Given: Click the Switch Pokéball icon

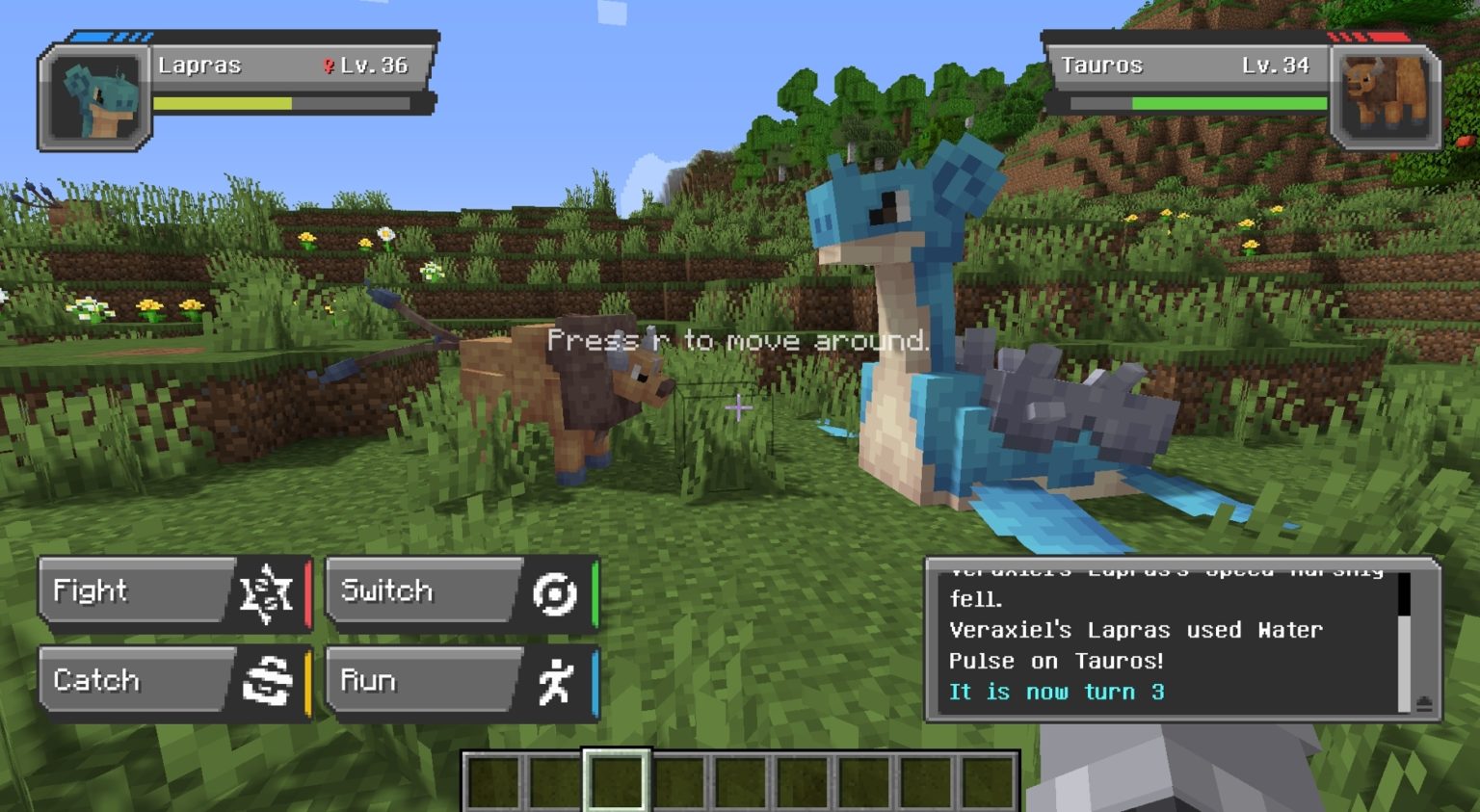Looking at the screenshot, I should [555, 591].
